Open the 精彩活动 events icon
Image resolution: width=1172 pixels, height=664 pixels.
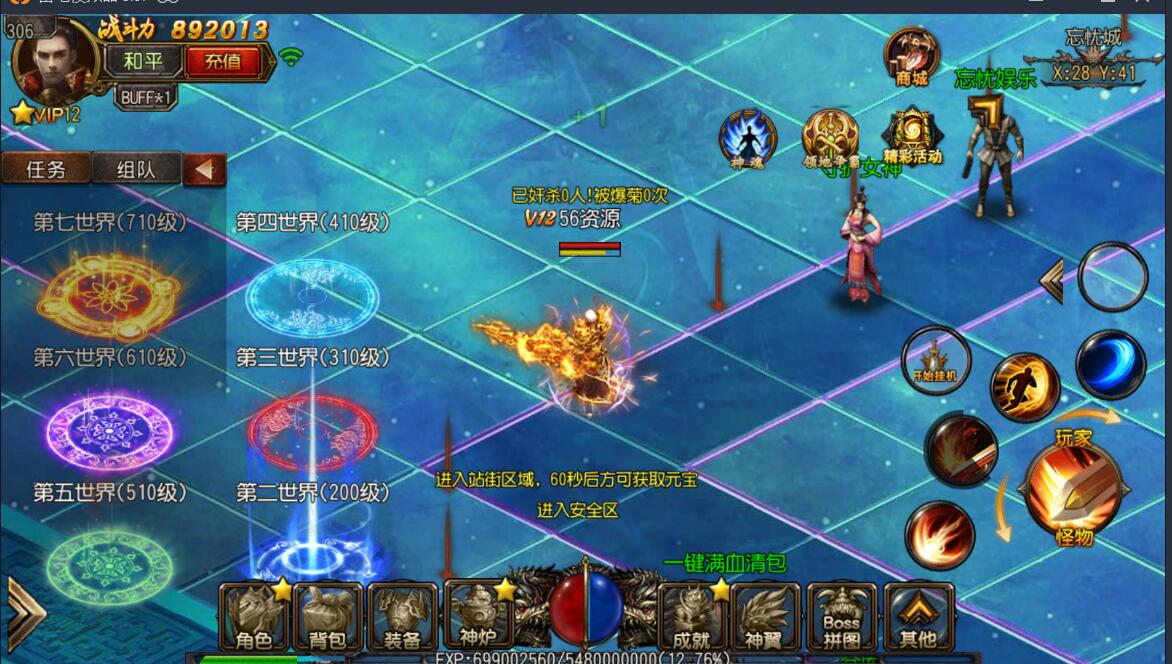tap(911, 137)
